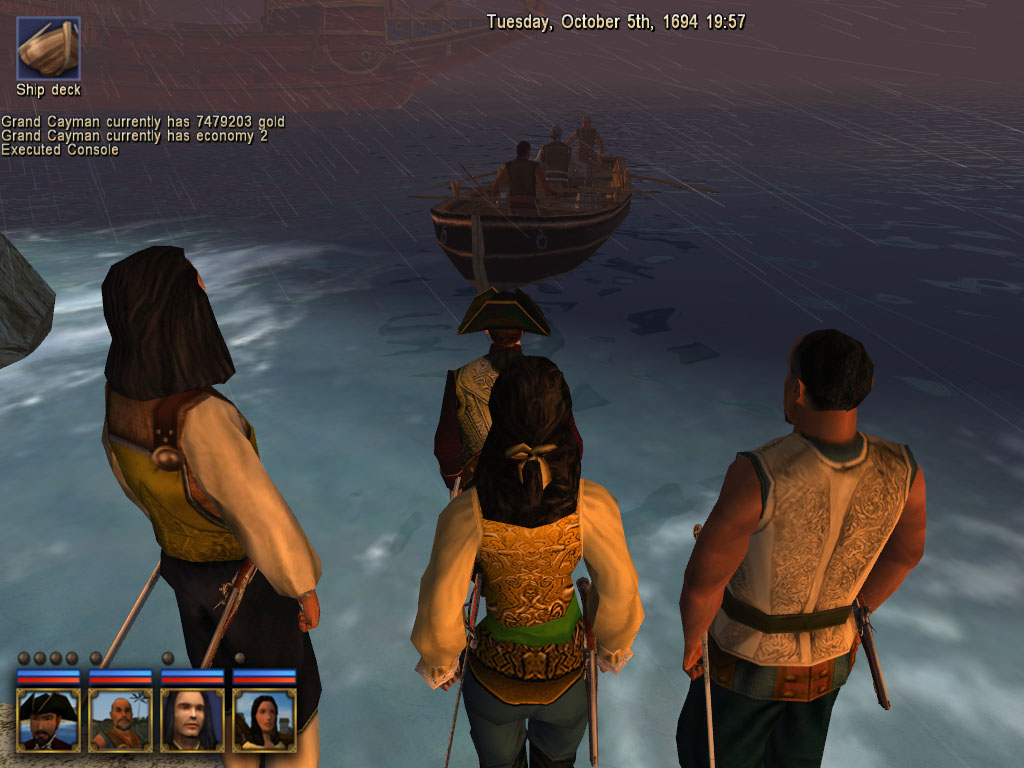Select the captain portrait with tricorn hat

(x=48, y=719)
